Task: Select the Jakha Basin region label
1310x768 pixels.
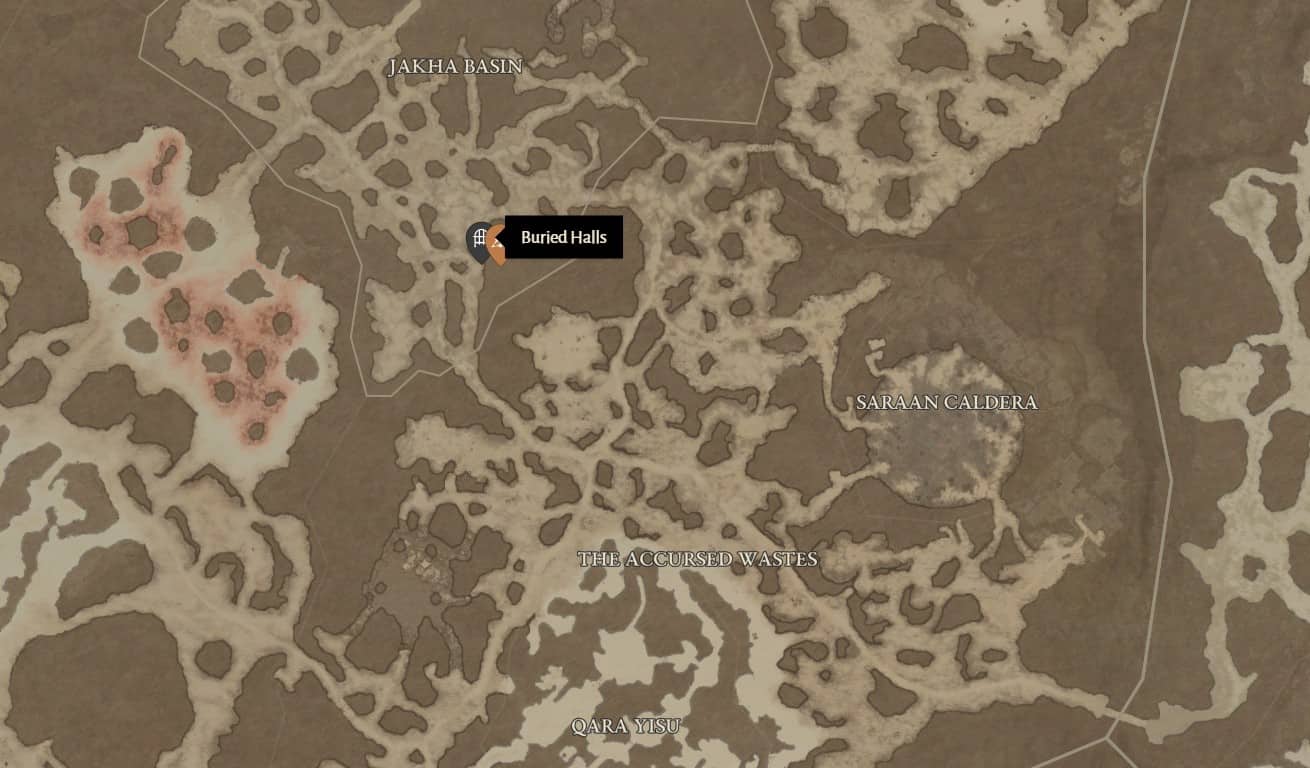Action: coord(456,65)
